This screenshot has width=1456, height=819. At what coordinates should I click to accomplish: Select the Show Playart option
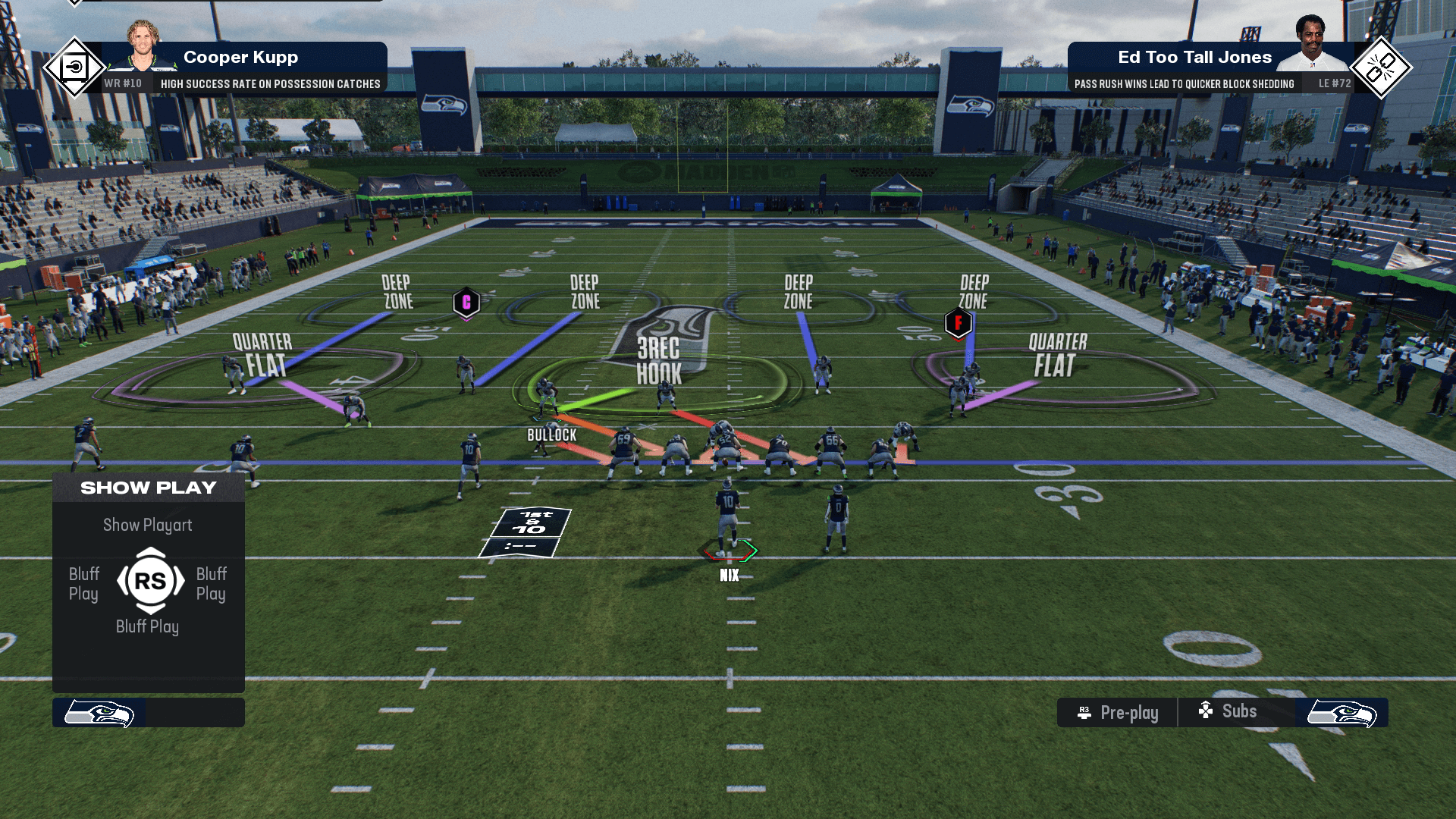coord(148,525)
